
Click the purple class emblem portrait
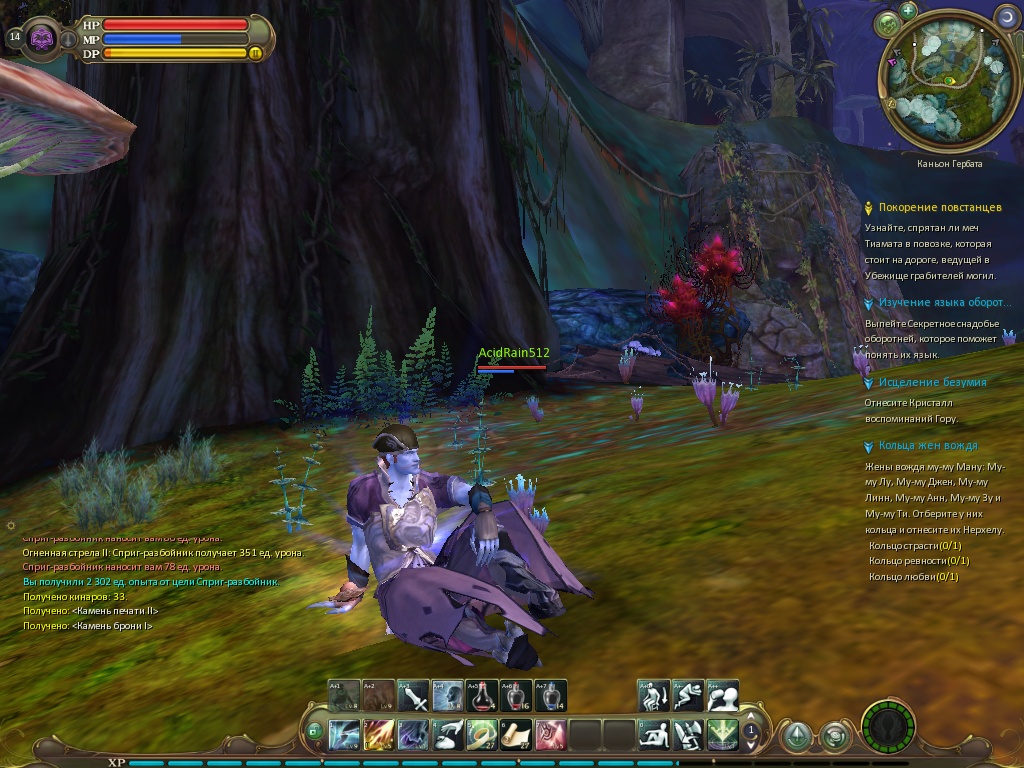click(42, 38)
